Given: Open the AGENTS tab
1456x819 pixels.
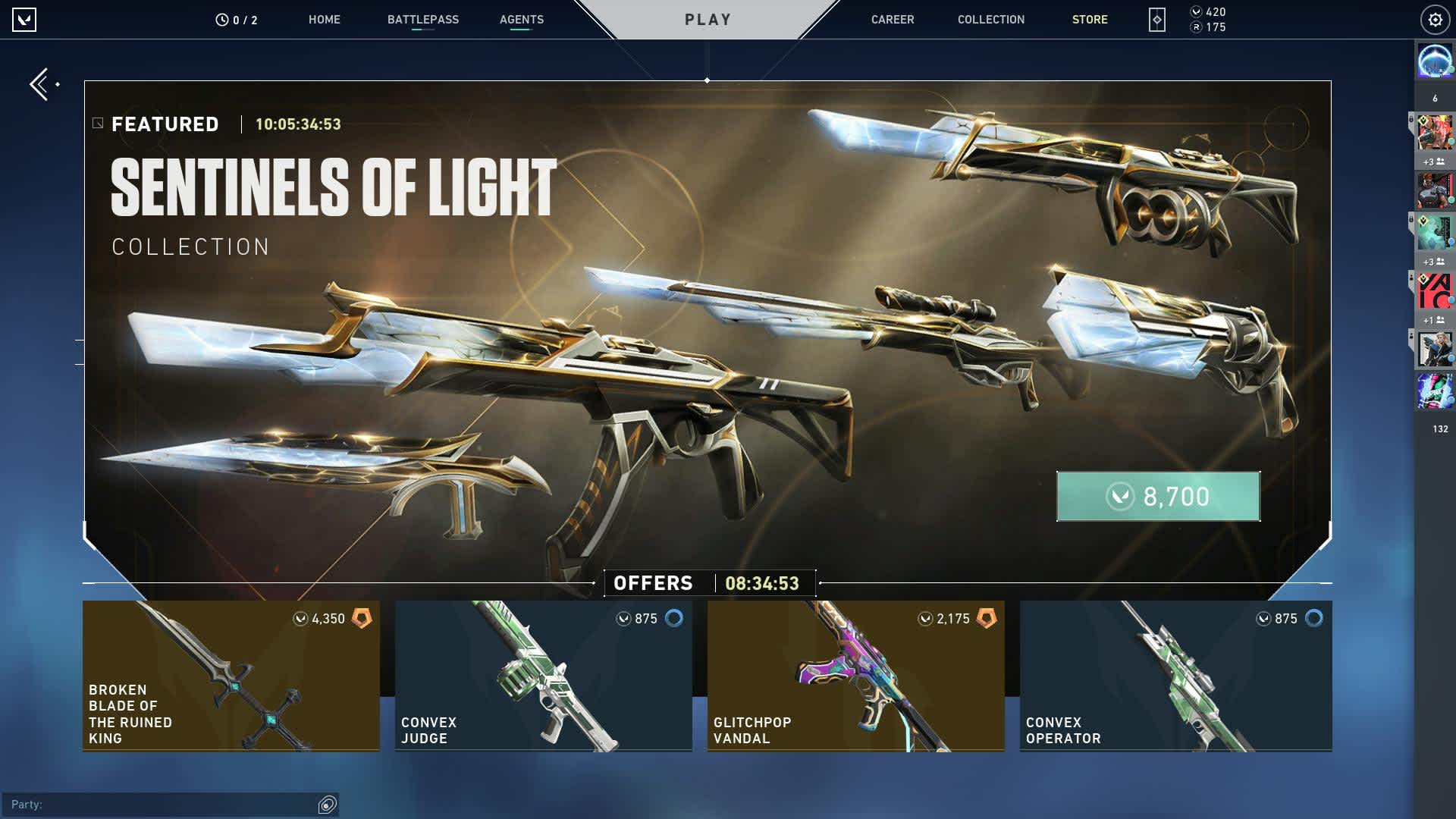Looking at the screenshot, I should pos(520,20).
